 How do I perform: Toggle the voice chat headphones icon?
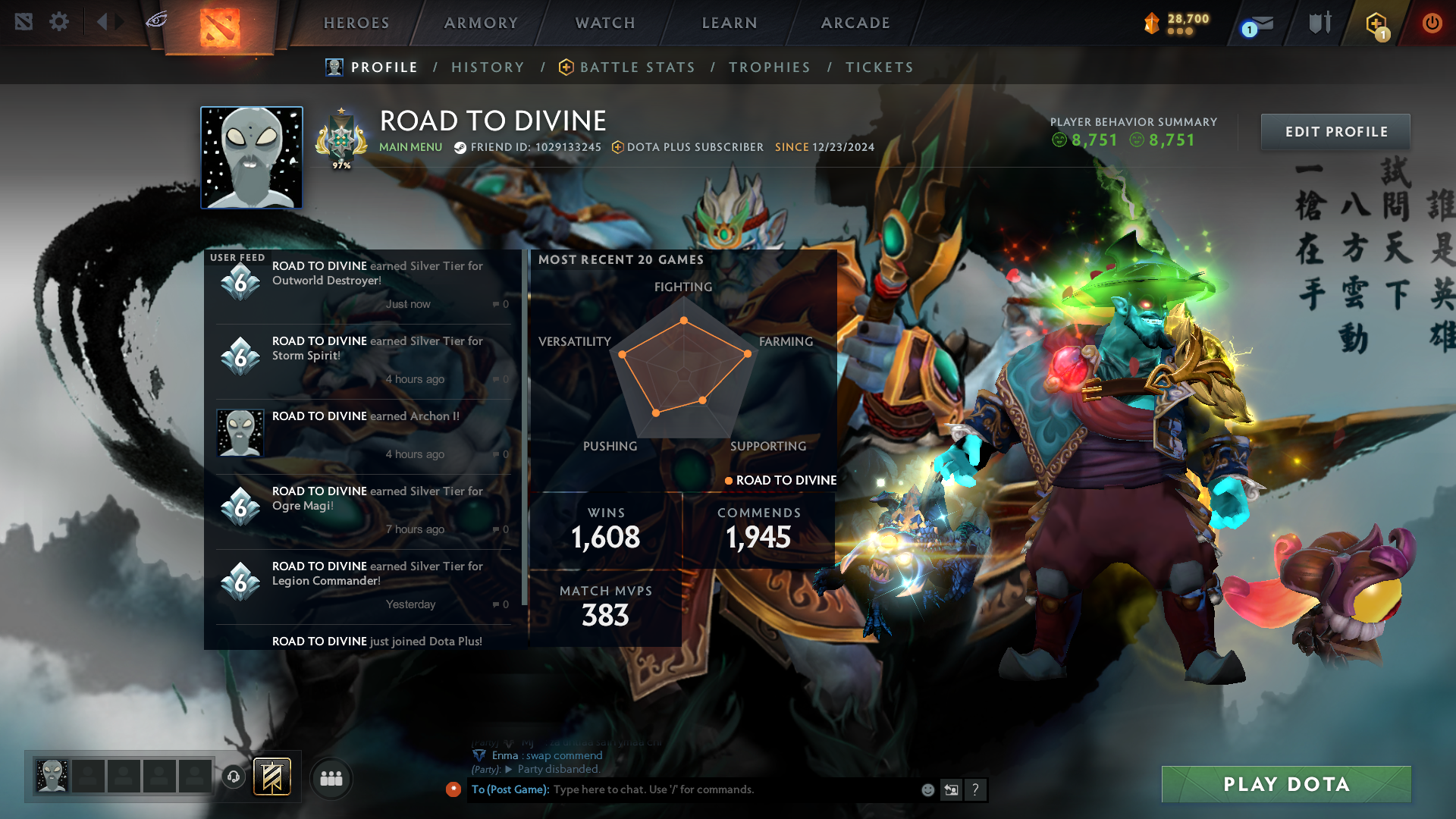(233, 777)
